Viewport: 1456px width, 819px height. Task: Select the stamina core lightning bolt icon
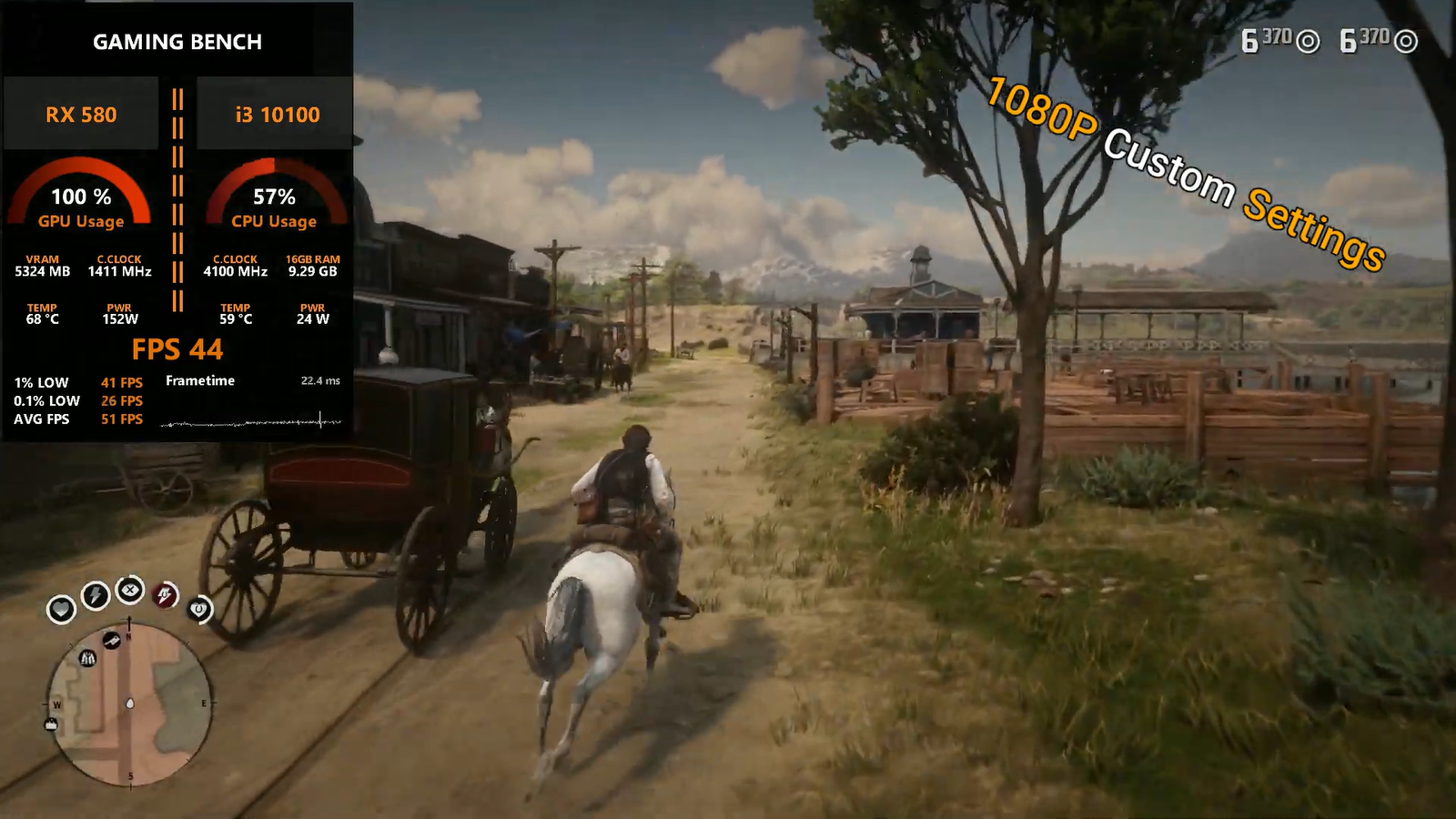pos(96,595)
